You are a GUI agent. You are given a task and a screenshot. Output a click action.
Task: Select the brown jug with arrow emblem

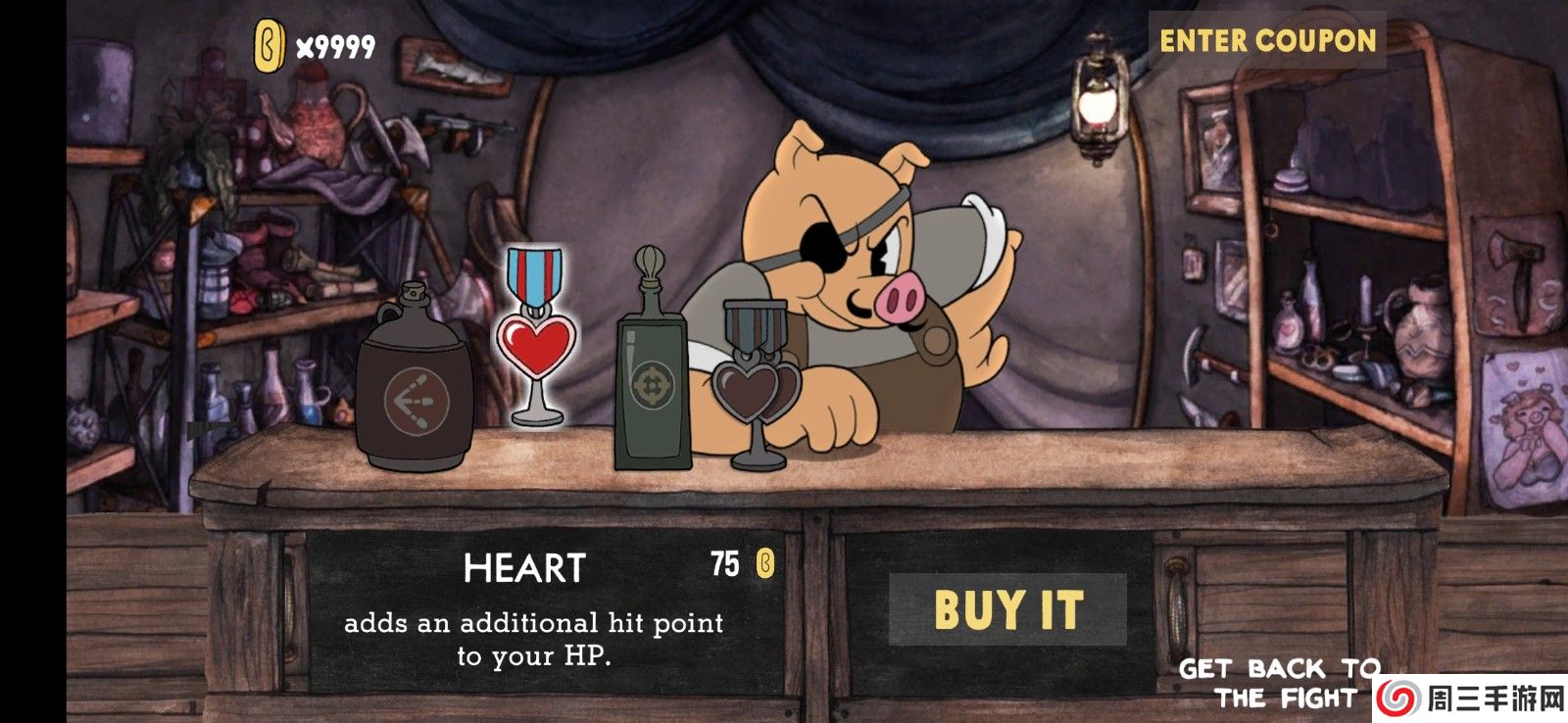pos(416,382)
